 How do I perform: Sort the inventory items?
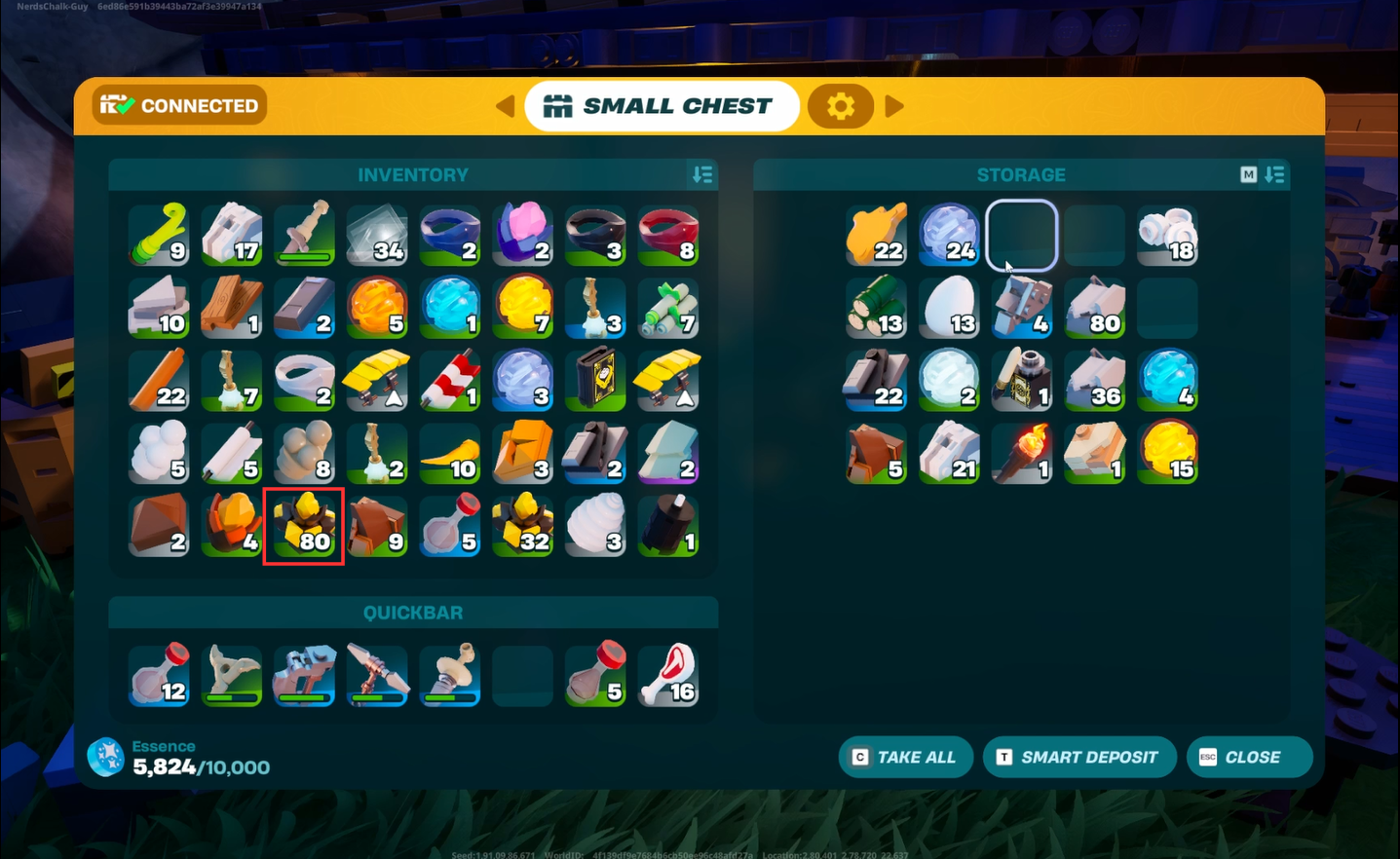(702, 174)
